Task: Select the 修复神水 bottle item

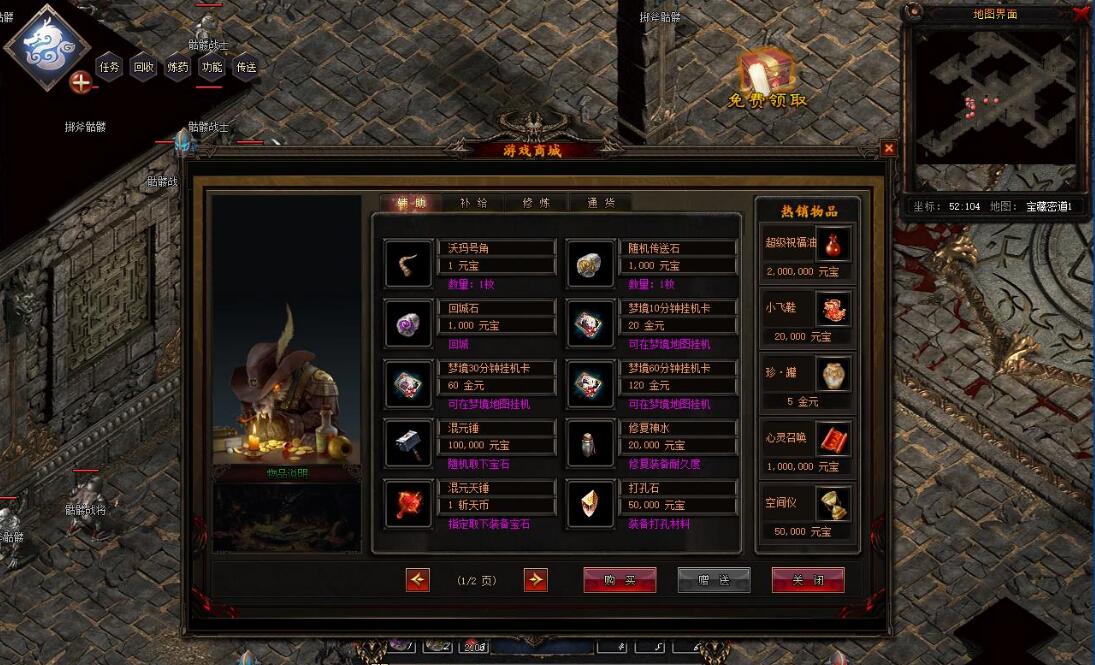Action: click(590, 444)
